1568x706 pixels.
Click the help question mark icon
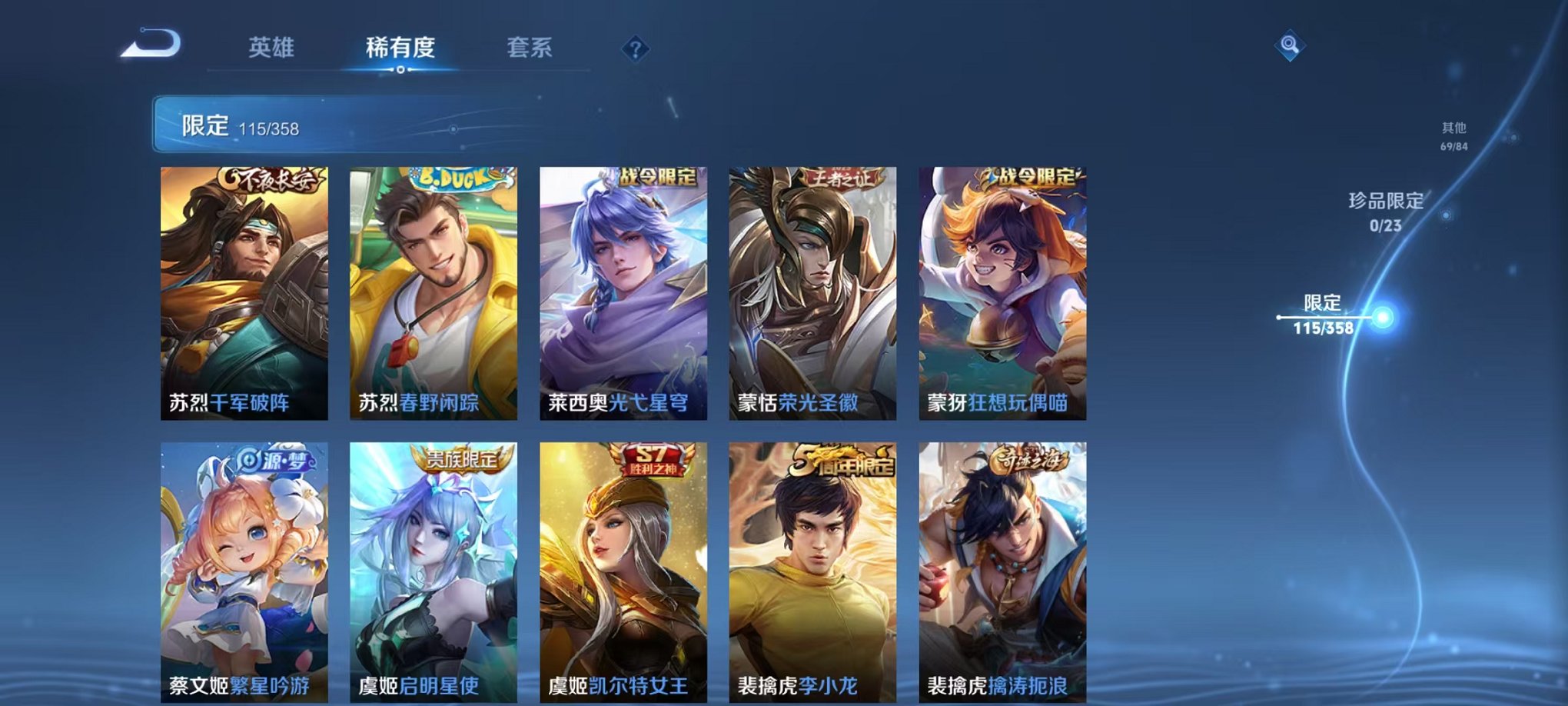click(634, 50)
